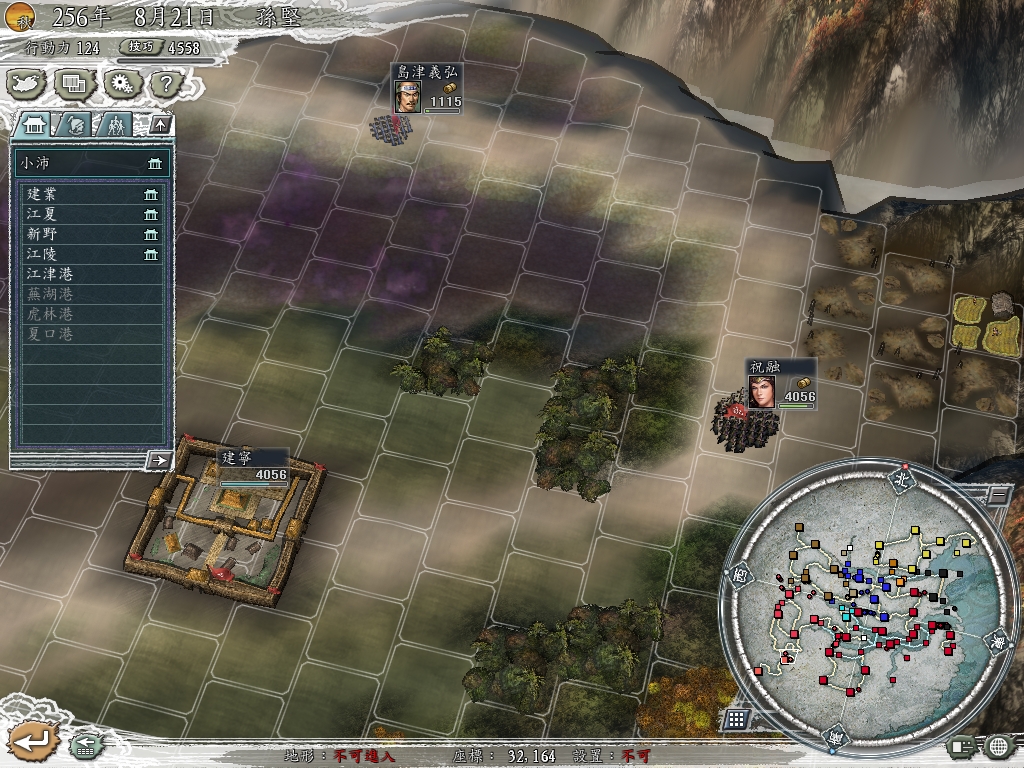Click the overlapping windows icon button

point(74,84)
